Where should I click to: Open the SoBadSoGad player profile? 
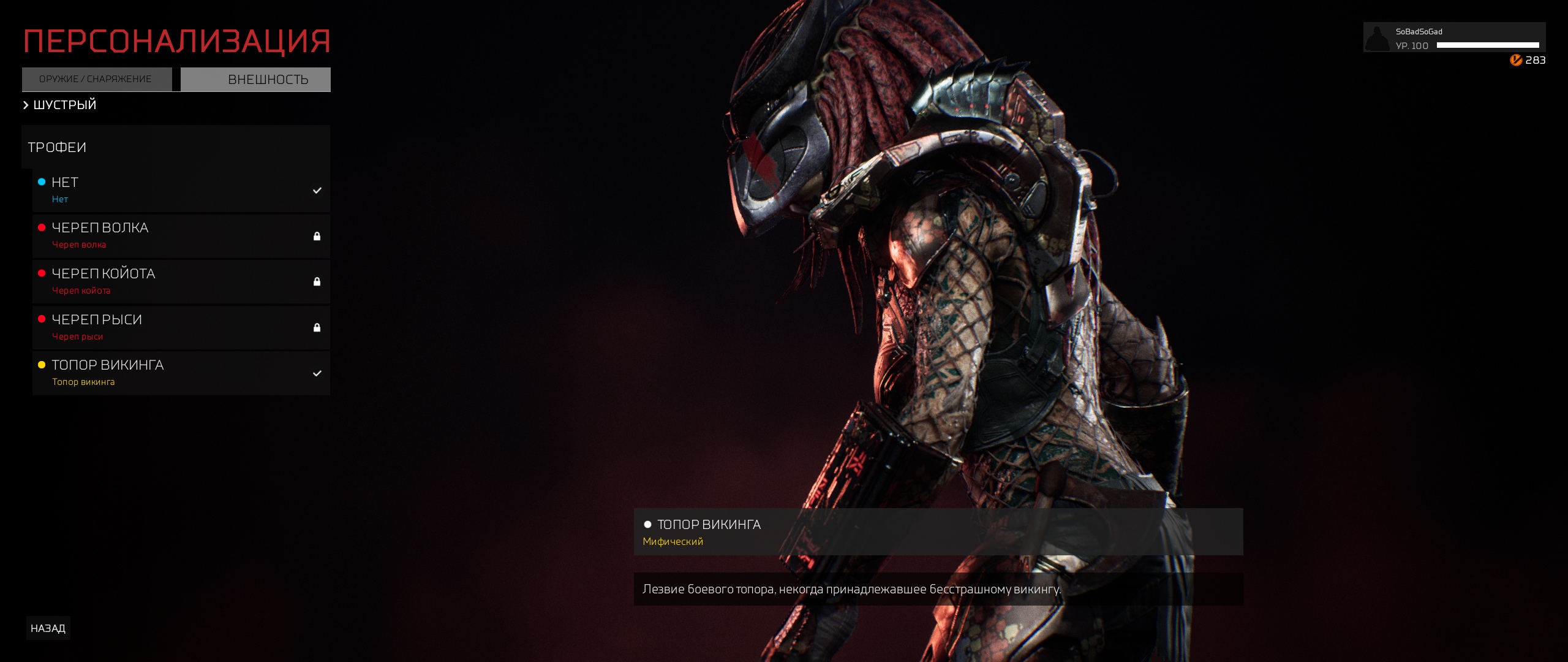[x=1453, y=38]
